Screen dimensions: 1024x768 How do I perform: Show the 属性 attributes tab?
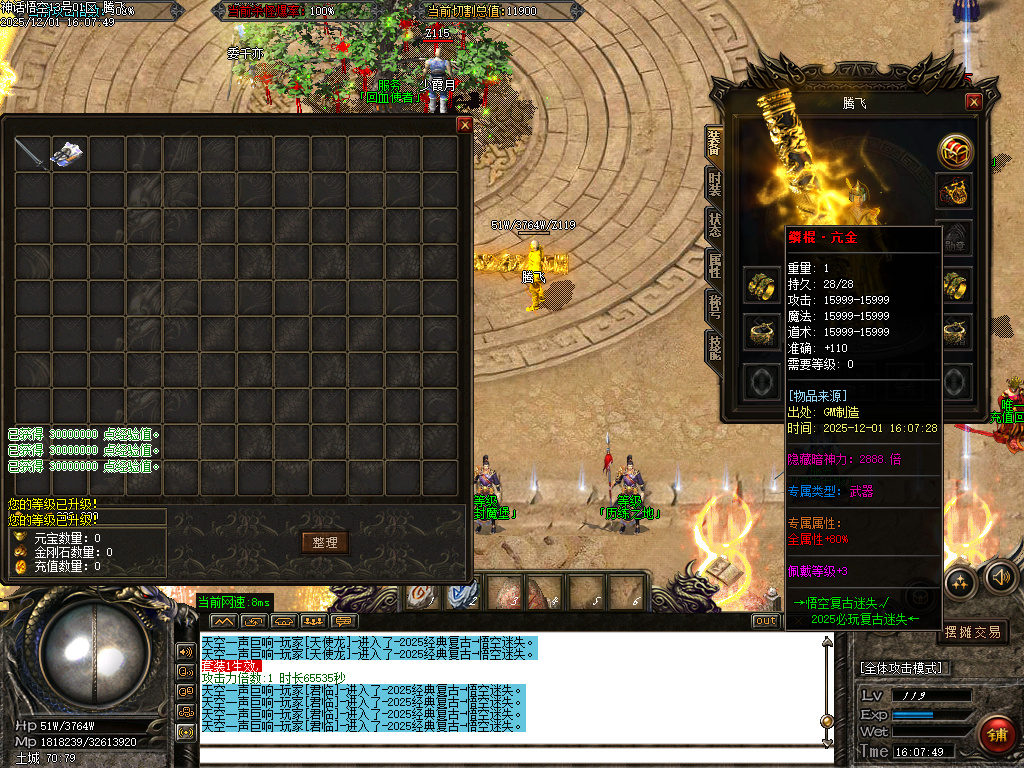click(x=715, y=265)
